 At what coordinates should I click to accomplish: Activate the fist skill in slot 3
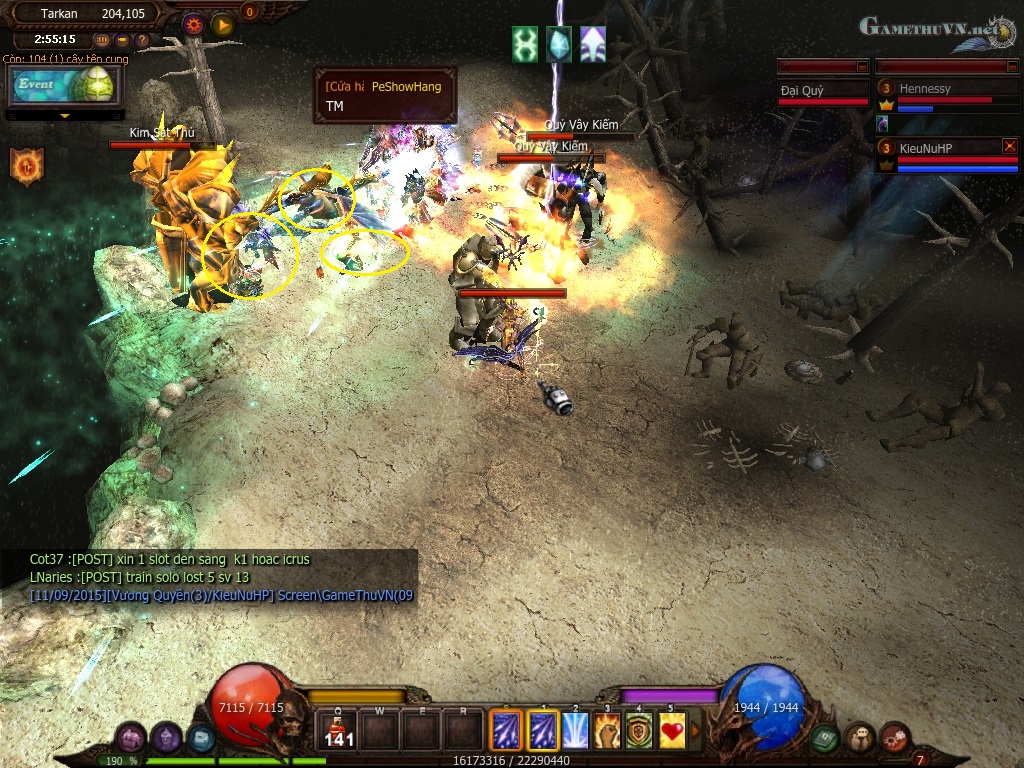(x=607, y=730)
